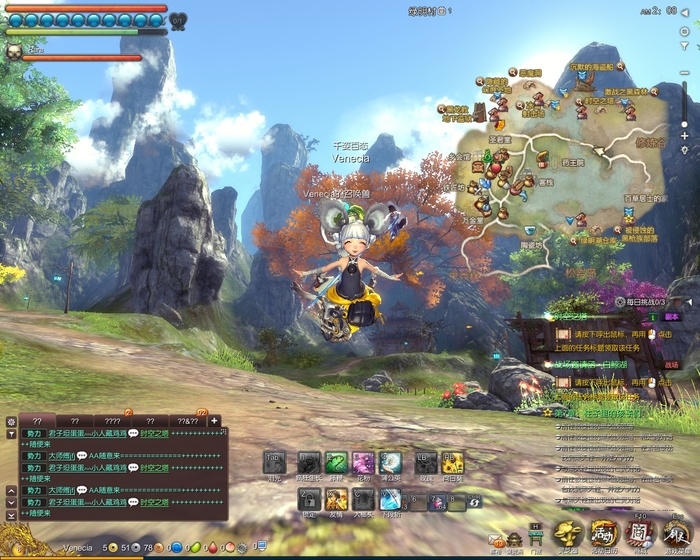Use the green vine skill

335,463
